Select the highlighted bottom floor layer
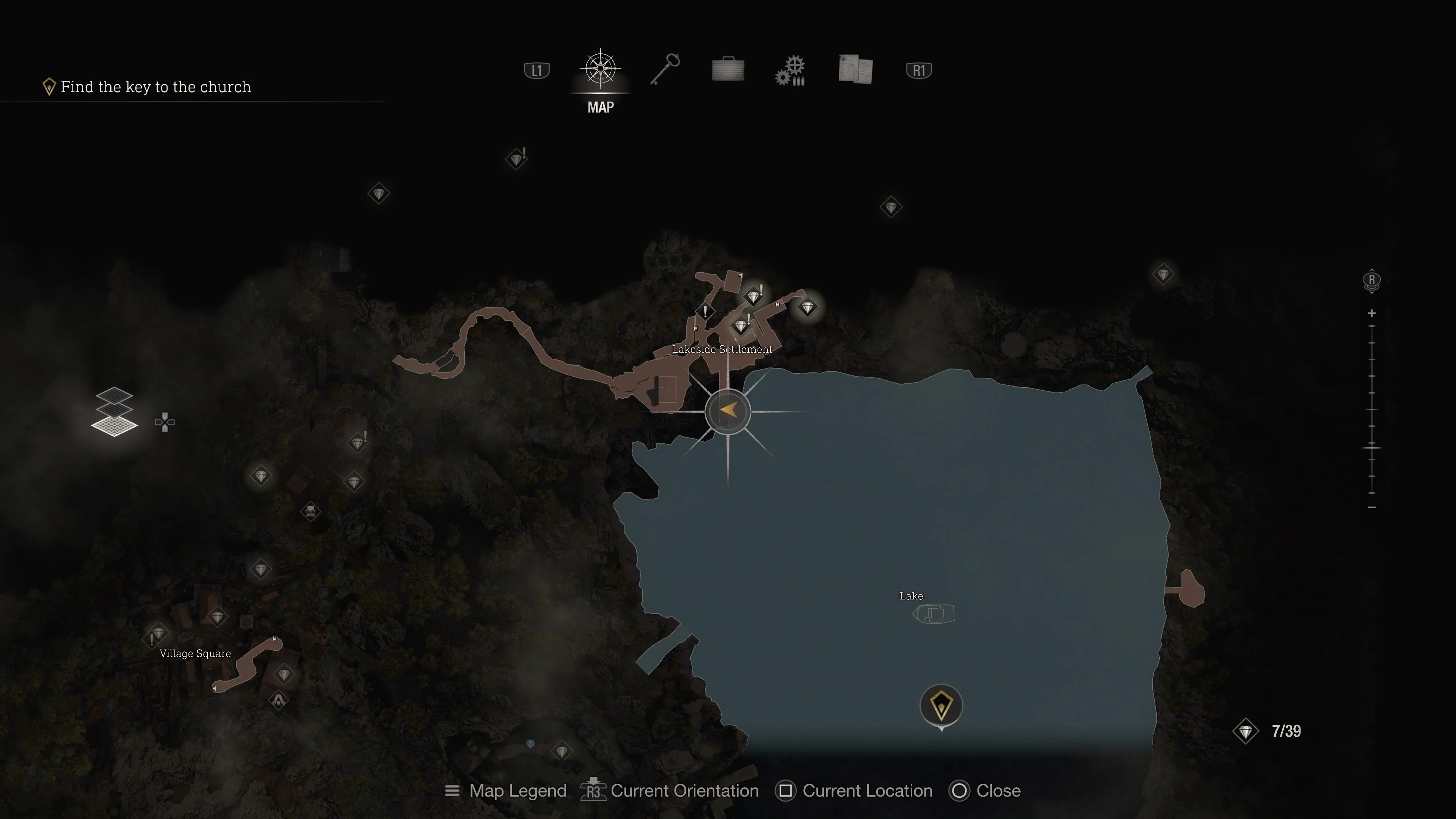The width and height of the screenshot is (1456, 819). point(114,425)
